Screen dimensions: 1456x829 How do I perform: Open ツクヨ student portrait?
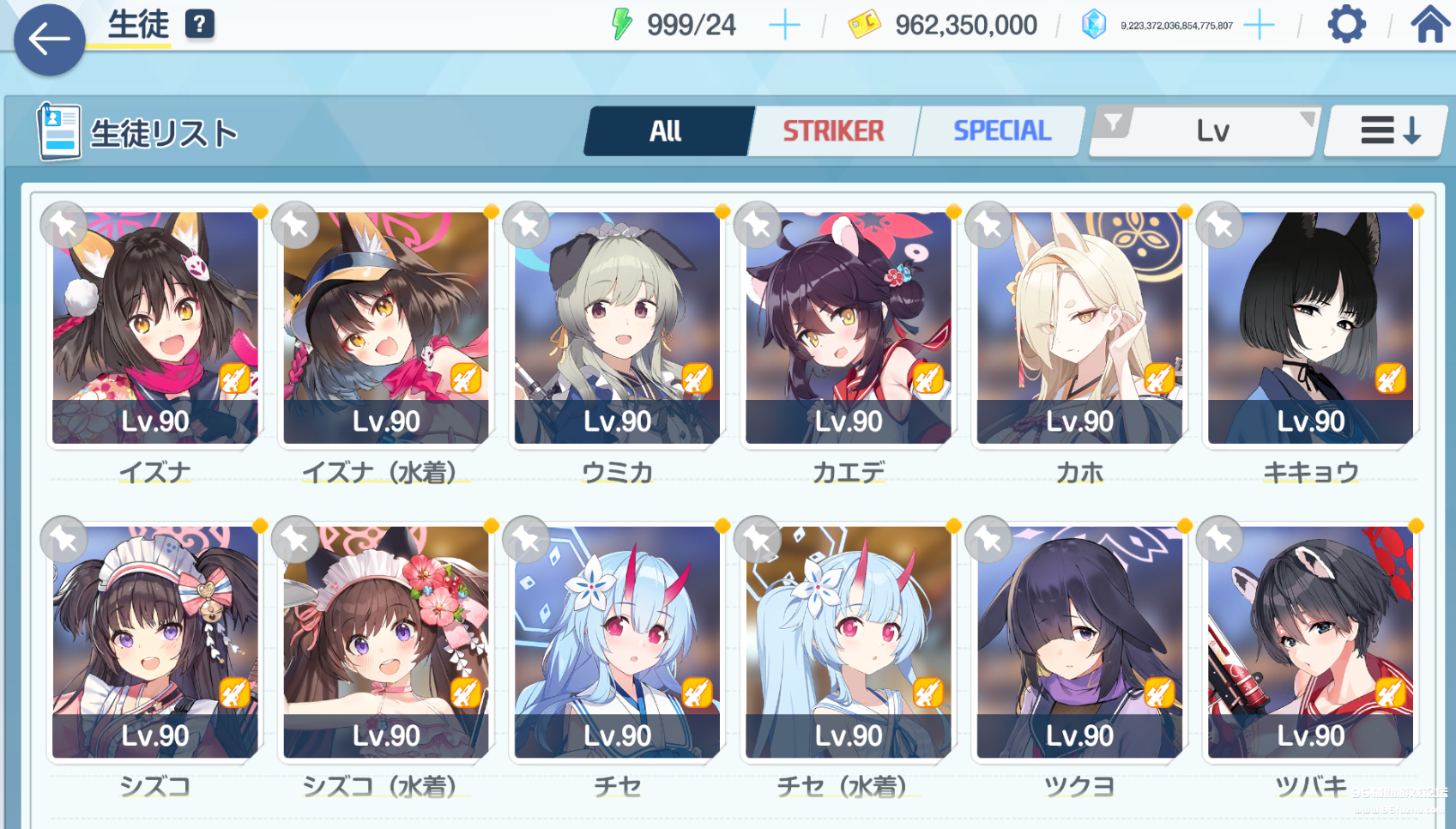click(1079, 643)
